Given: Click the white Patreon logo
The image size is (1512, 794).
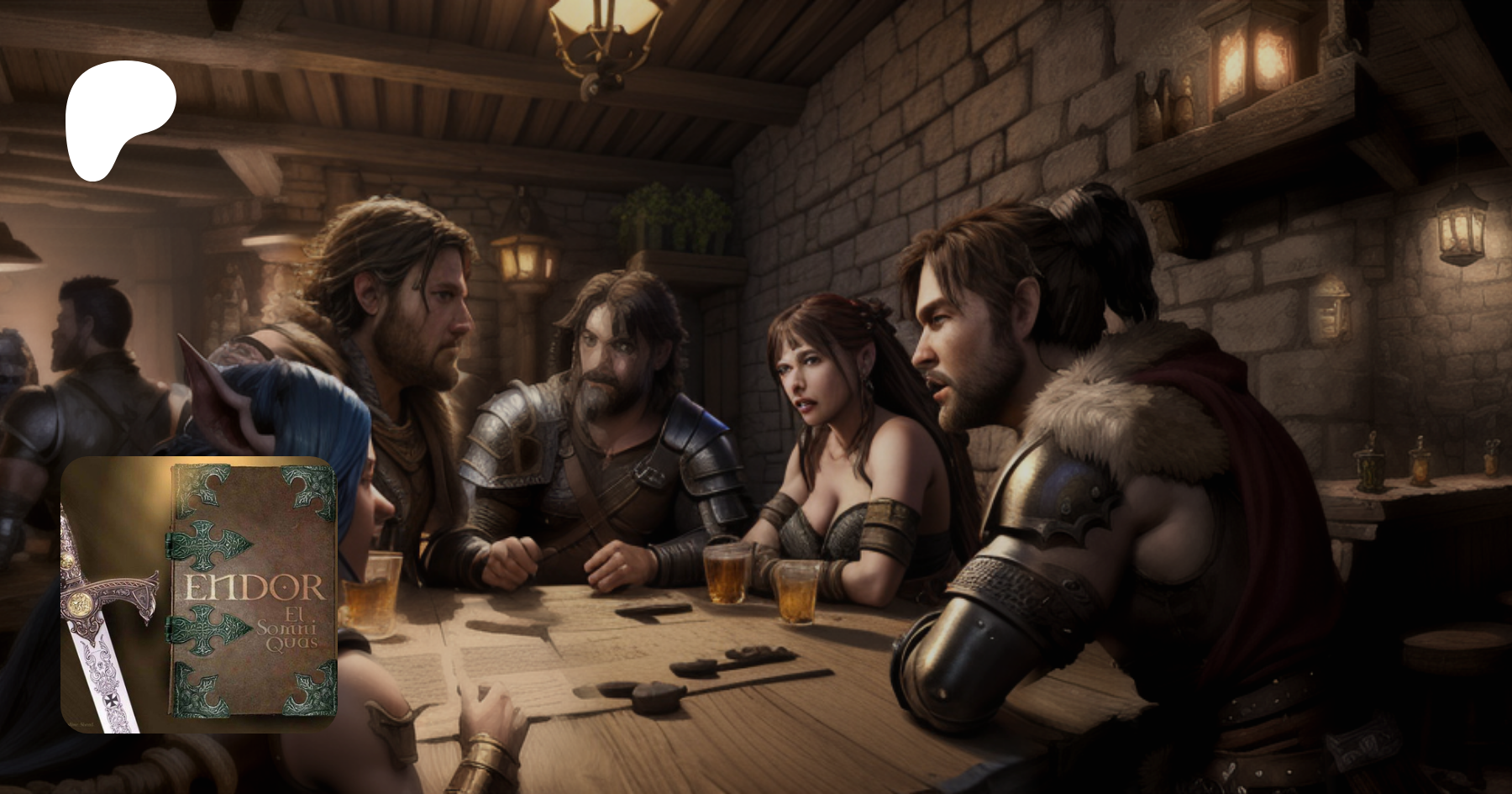Looking at the screenshot, I should [118, 118].
